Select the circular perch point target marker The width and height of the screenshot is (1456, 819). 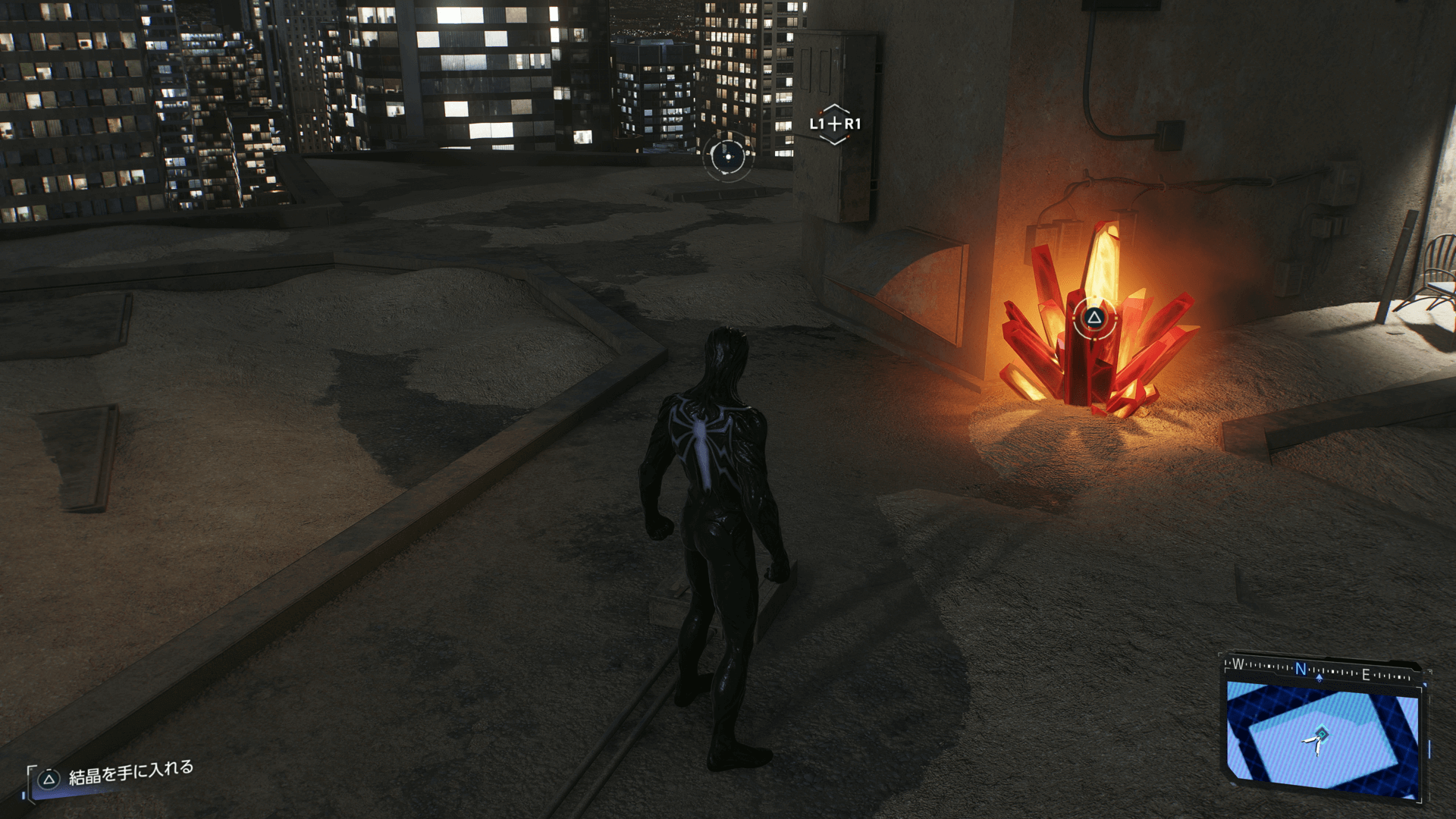click(728, 156)
